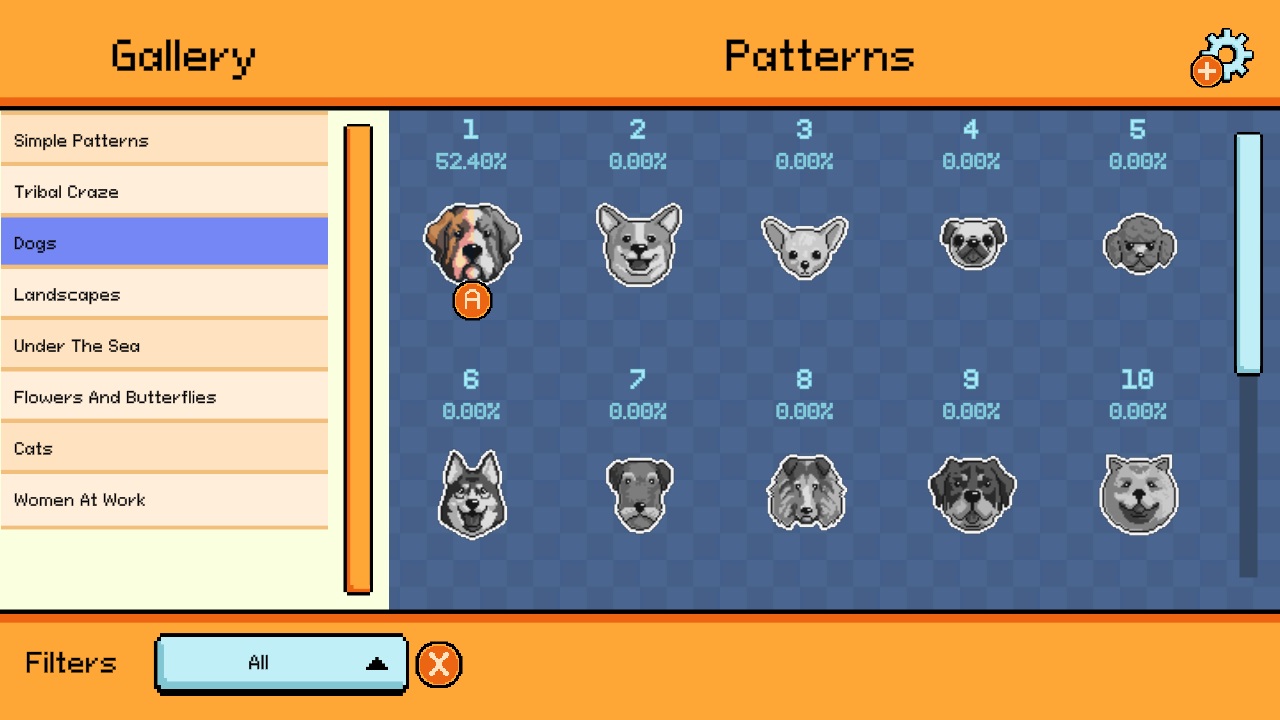The height and width of the screenshot is (720, 1280).
Task: Choose the Women At Work category
Action: 165,499
